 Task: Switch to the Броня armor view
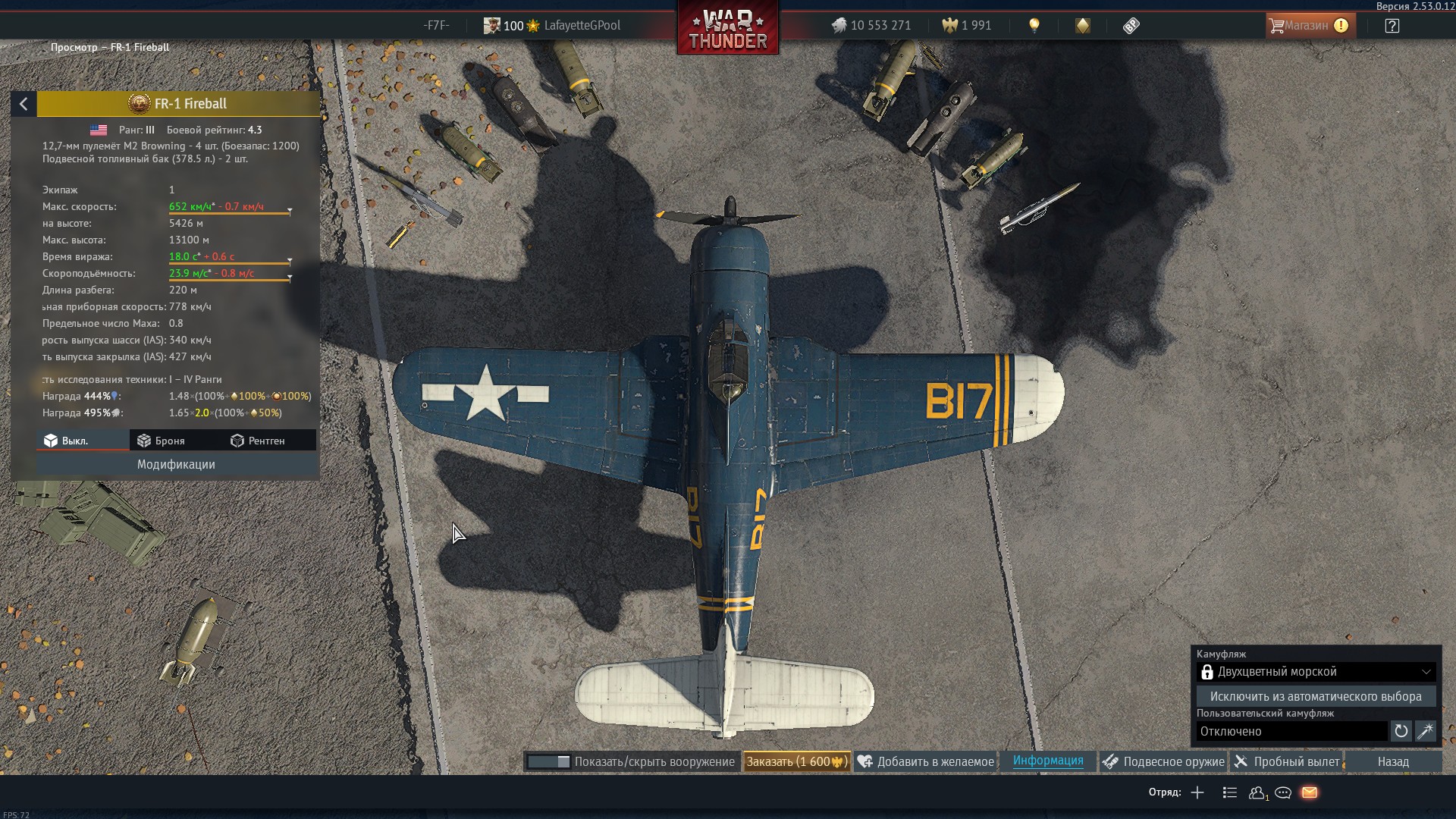click(162, 441)
